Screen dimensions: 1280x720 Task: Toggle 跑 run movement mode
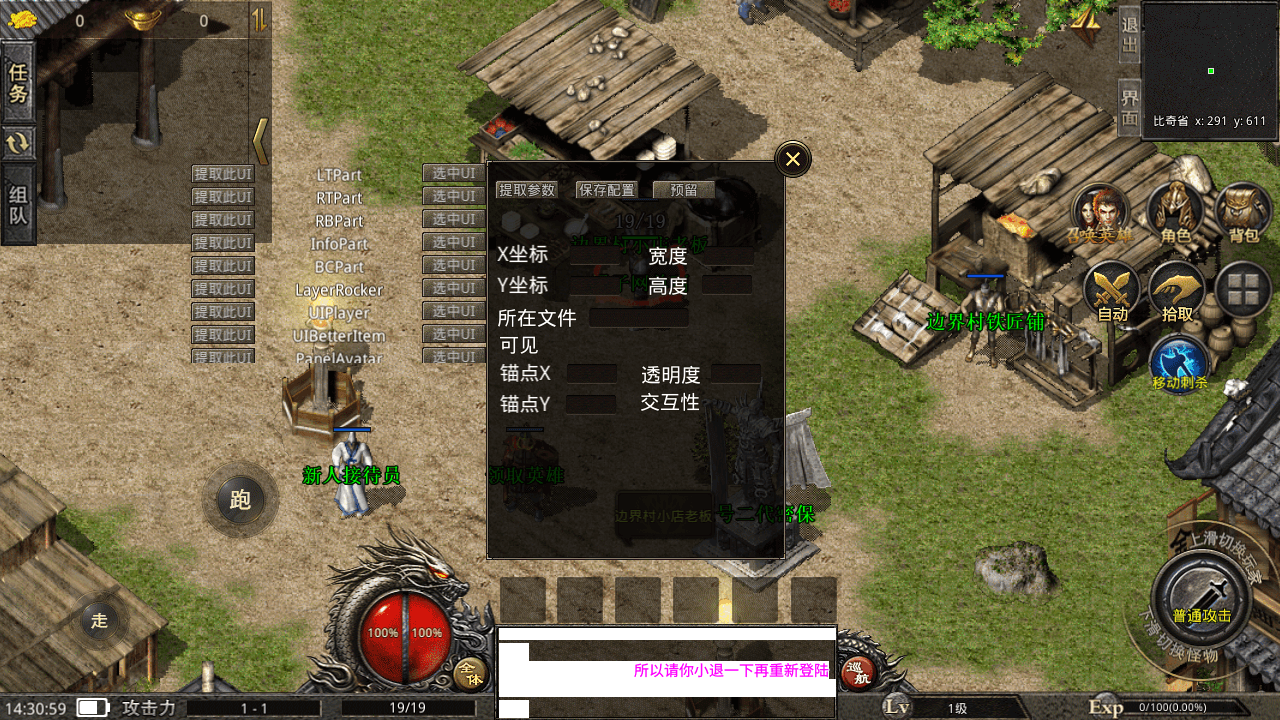click(x=239, y=500)
